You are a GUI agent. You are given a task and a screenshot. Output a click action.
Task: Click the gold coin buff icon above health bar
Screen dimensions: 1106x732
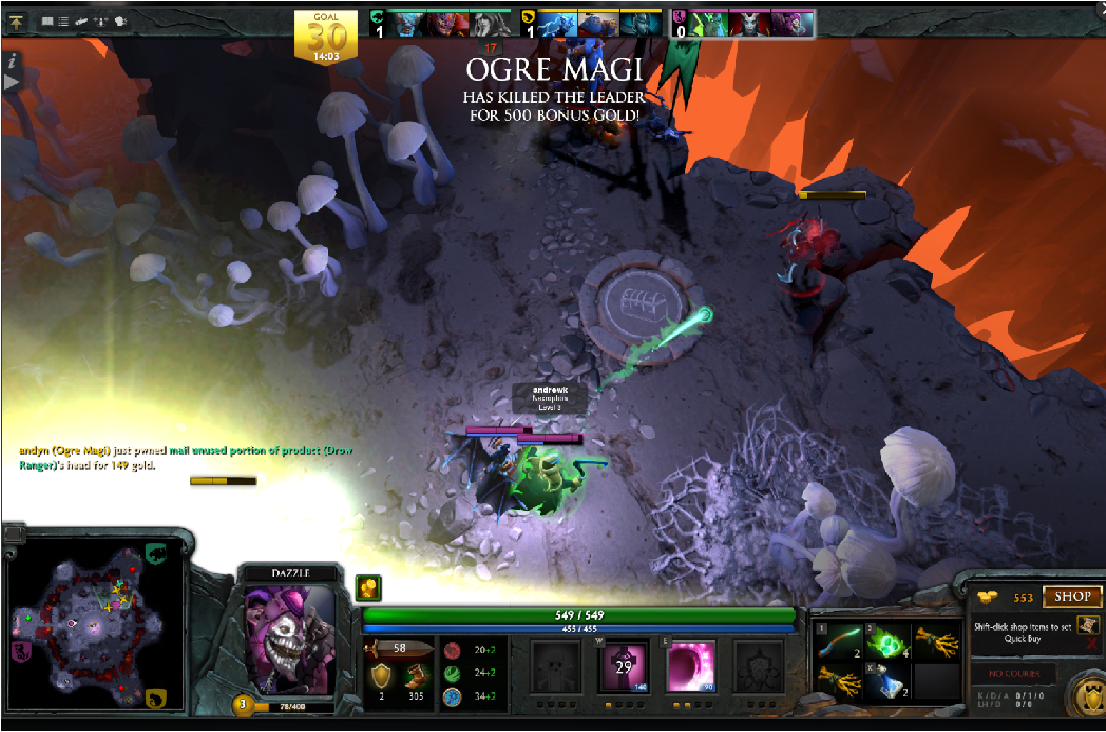[x=368, y=588]
